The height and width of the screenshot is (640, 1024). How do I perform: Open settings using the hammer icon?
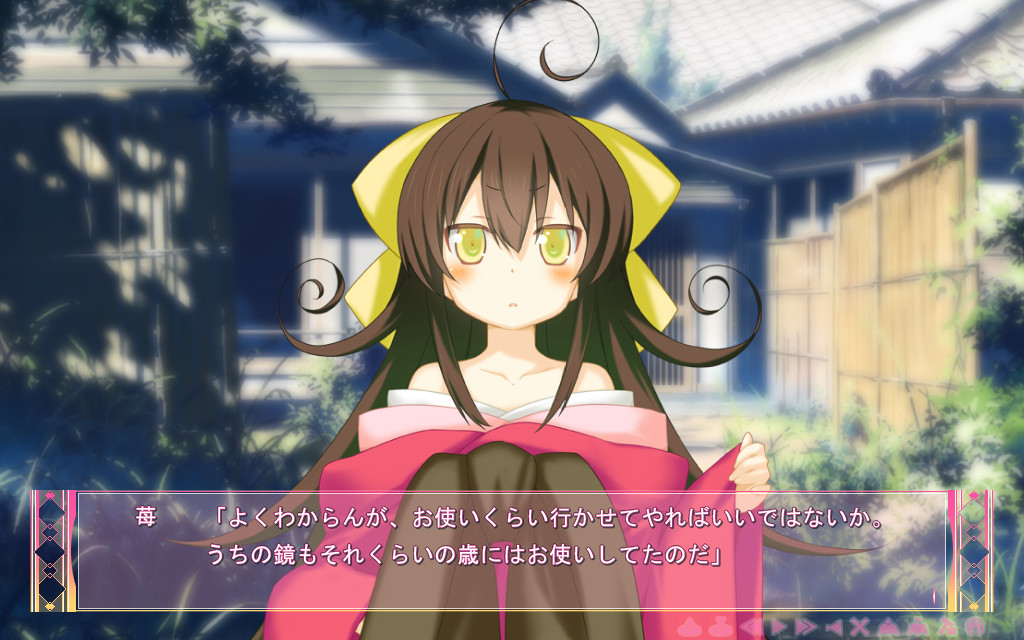(945, 627)
